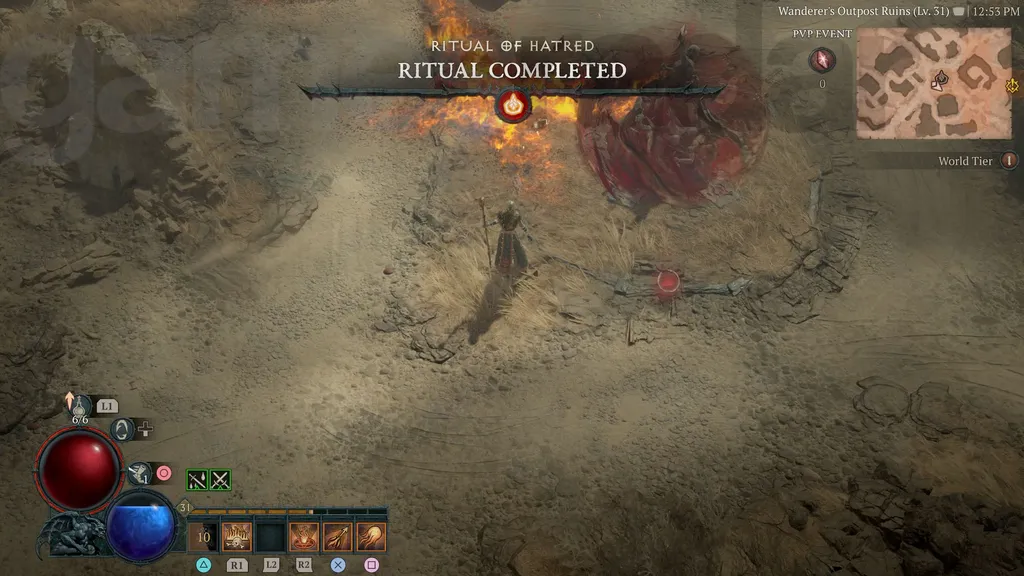Select the orange flame orb skill
This screenshot has width=1024, height=576.
[x=371, y=537]
